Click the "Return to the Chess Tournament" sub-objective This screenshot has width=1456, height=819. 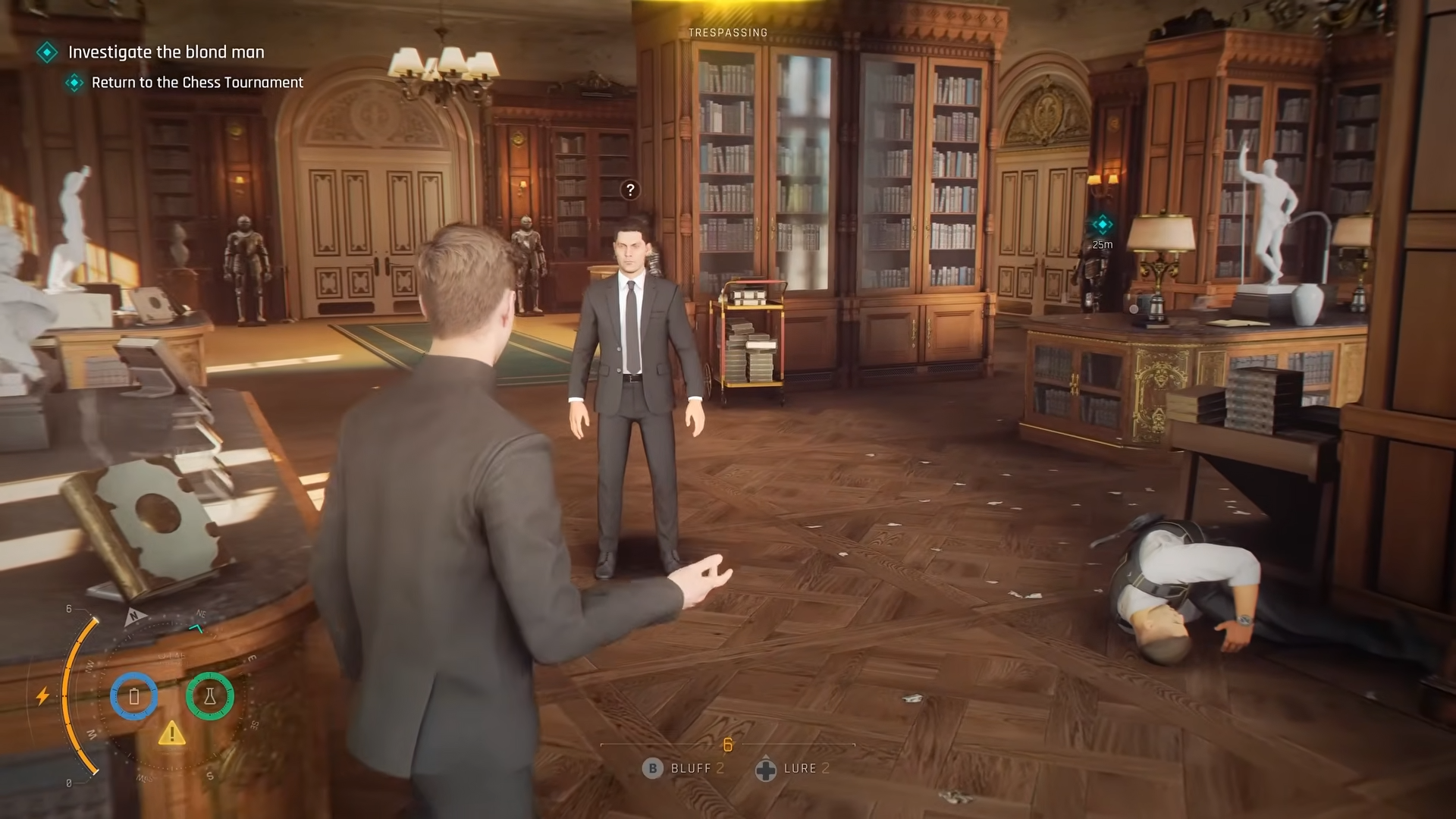coord(197,83)
